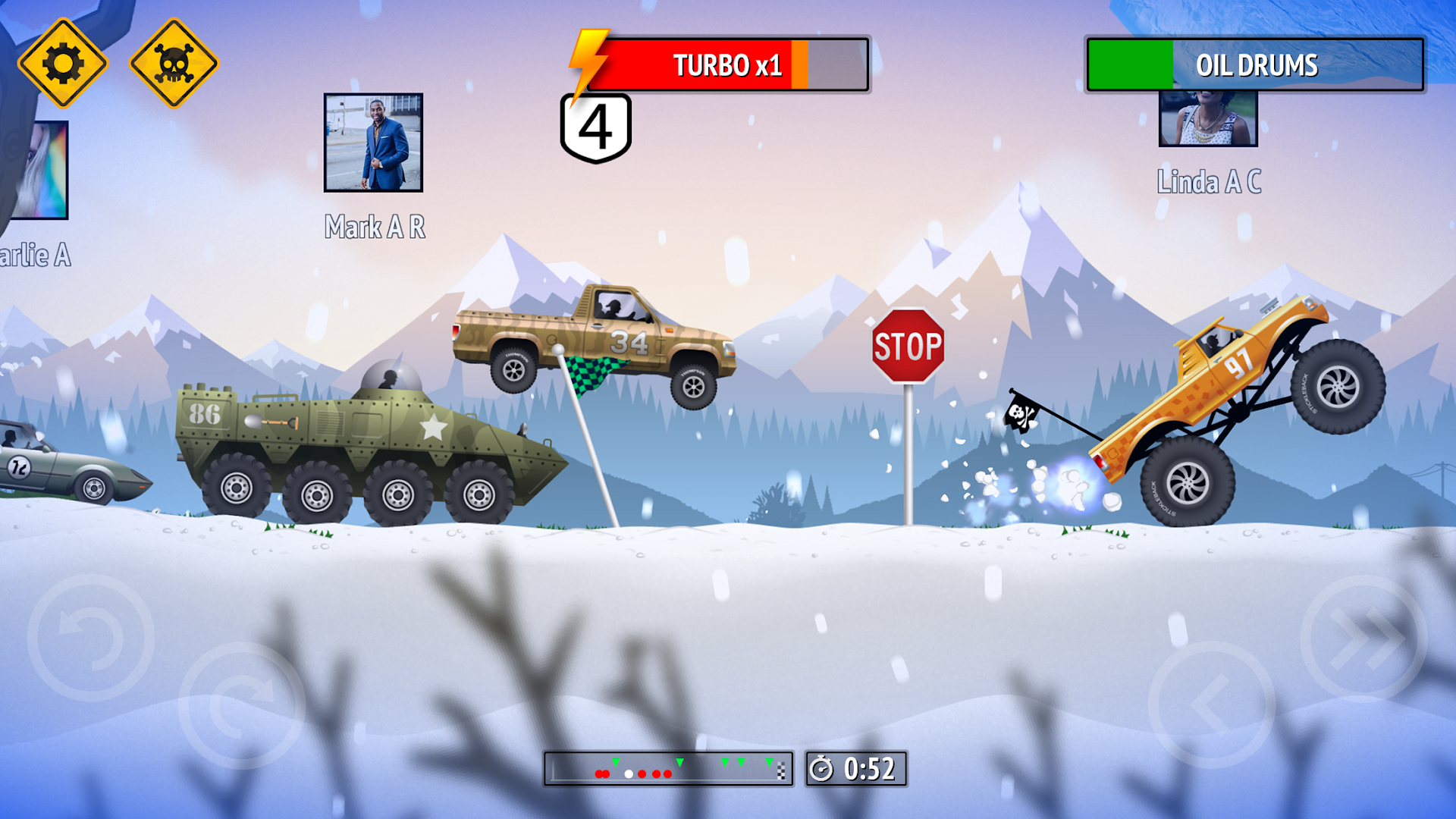Toggle the Turbo x1 boost meter
This screenshot has width=1456, height=819.
[x=728, y=65]
